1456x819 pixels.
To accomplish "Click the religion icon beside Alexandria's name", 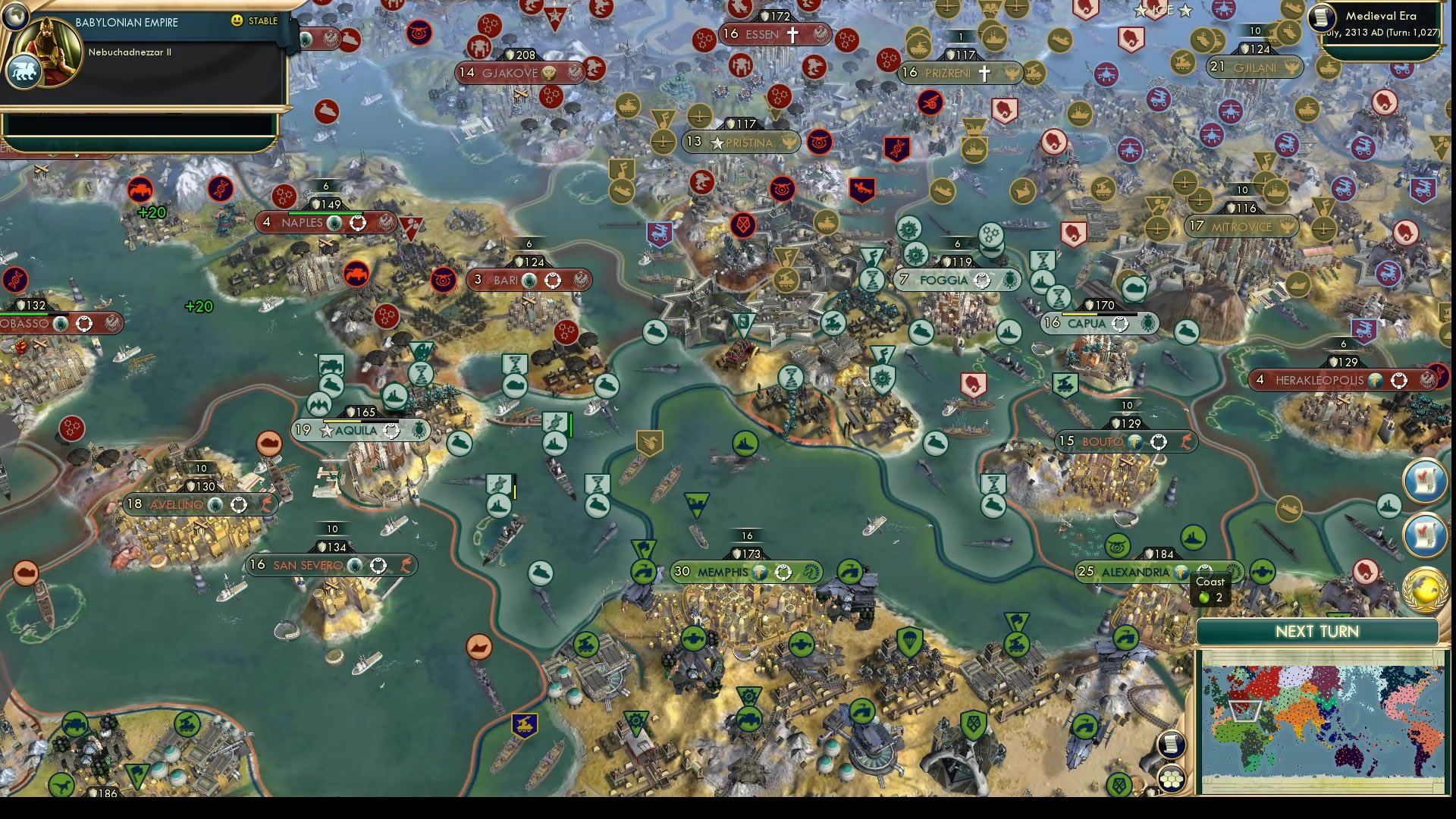I will click(x=1182, y=574).
